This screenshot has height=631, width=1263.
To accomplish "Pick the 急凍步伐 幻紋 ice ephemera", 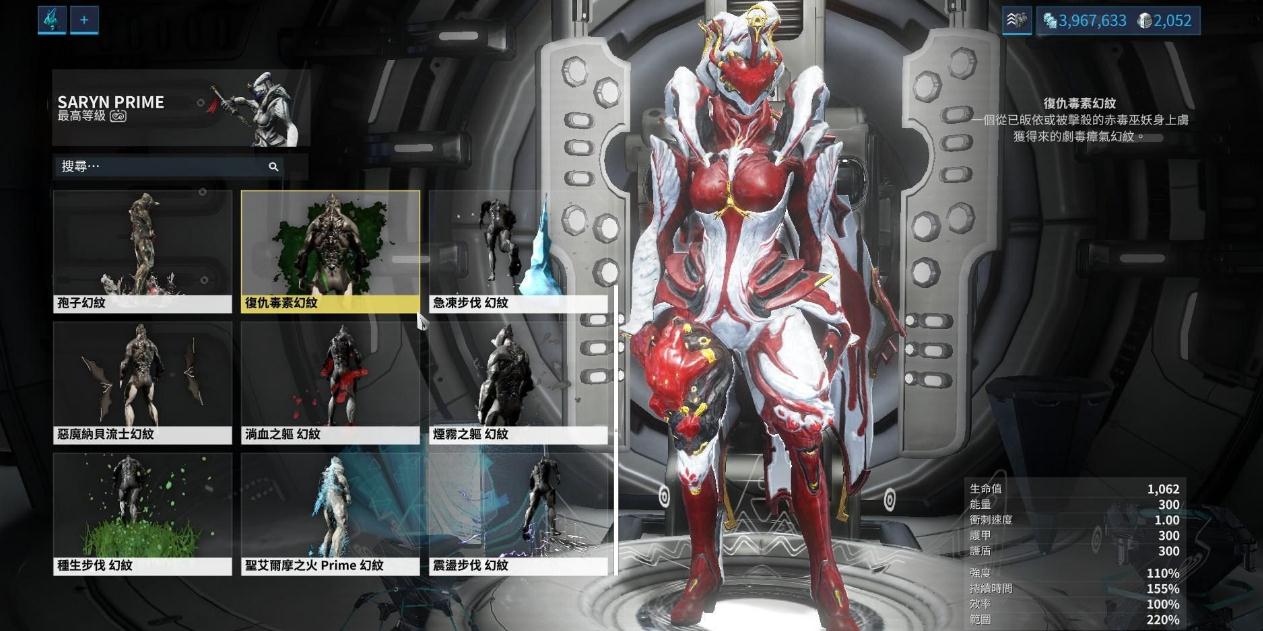I will pos(518,251).
